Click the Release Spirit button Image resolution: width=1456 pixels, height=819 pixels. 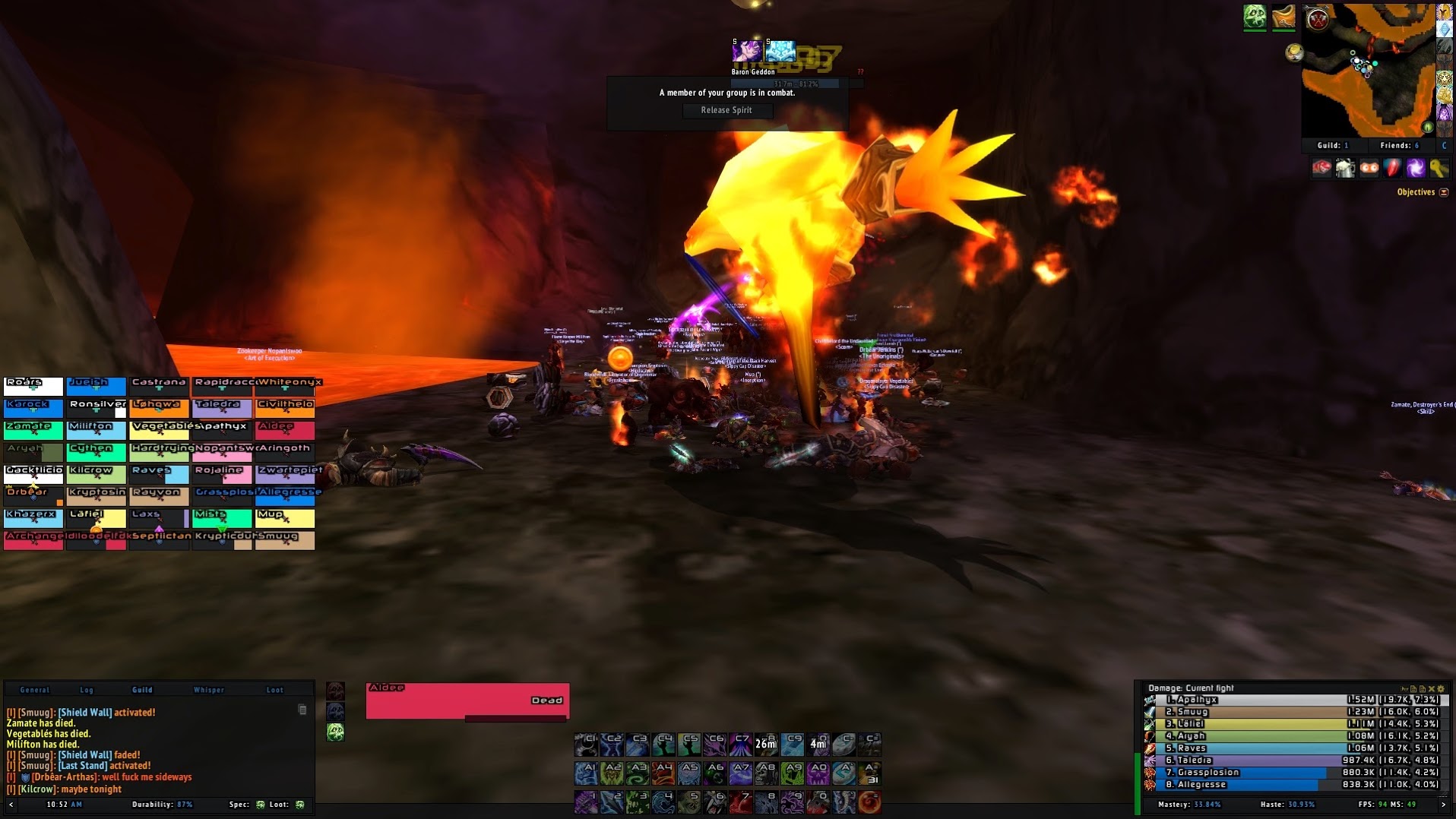[x=726, y=110]
